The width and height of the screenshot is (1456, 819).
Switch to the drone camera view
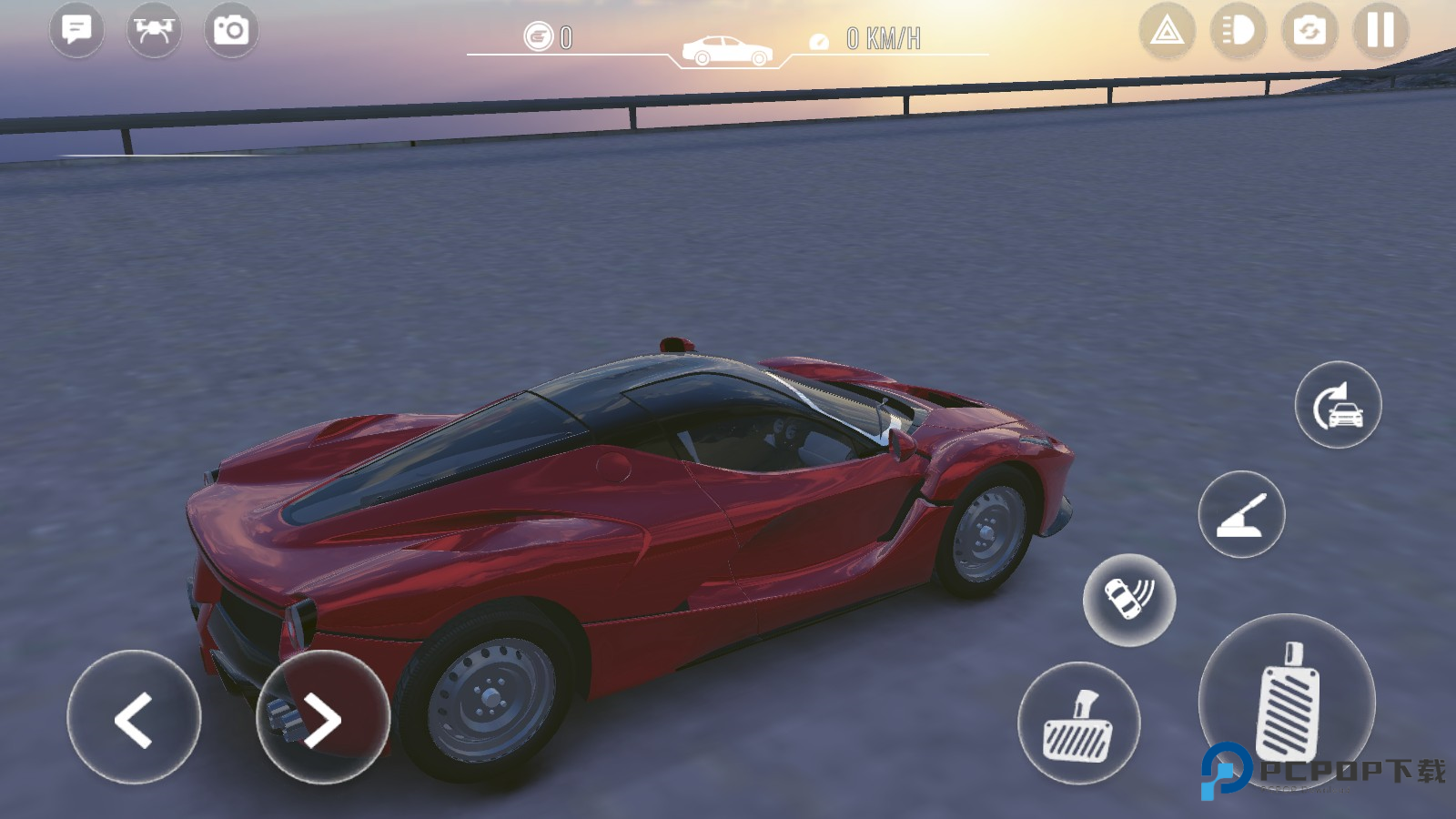tap(154, 30)
